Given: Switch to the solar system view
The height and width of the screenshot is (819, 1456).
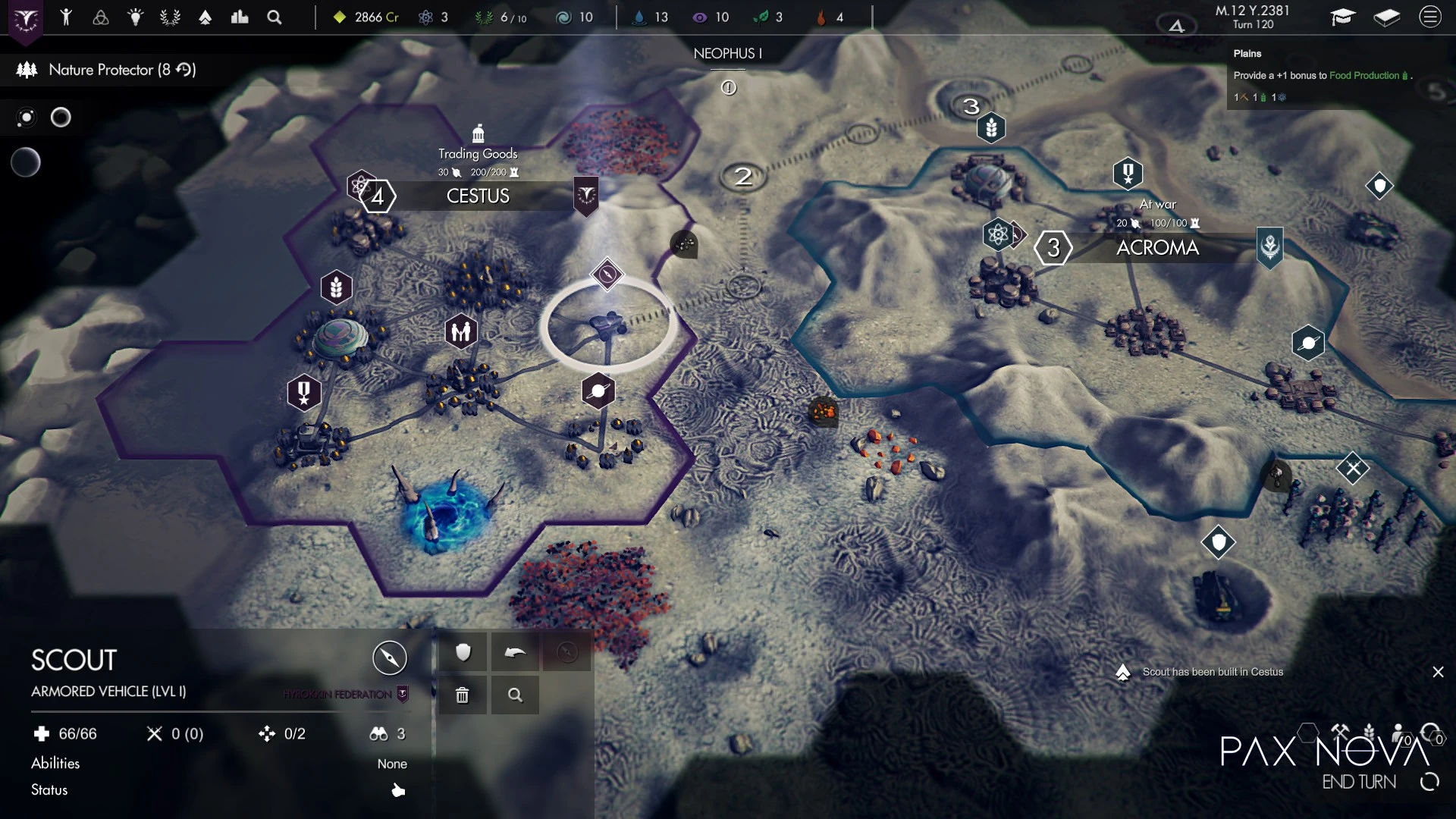Looking at the screenshot, I should pos(27,118).
